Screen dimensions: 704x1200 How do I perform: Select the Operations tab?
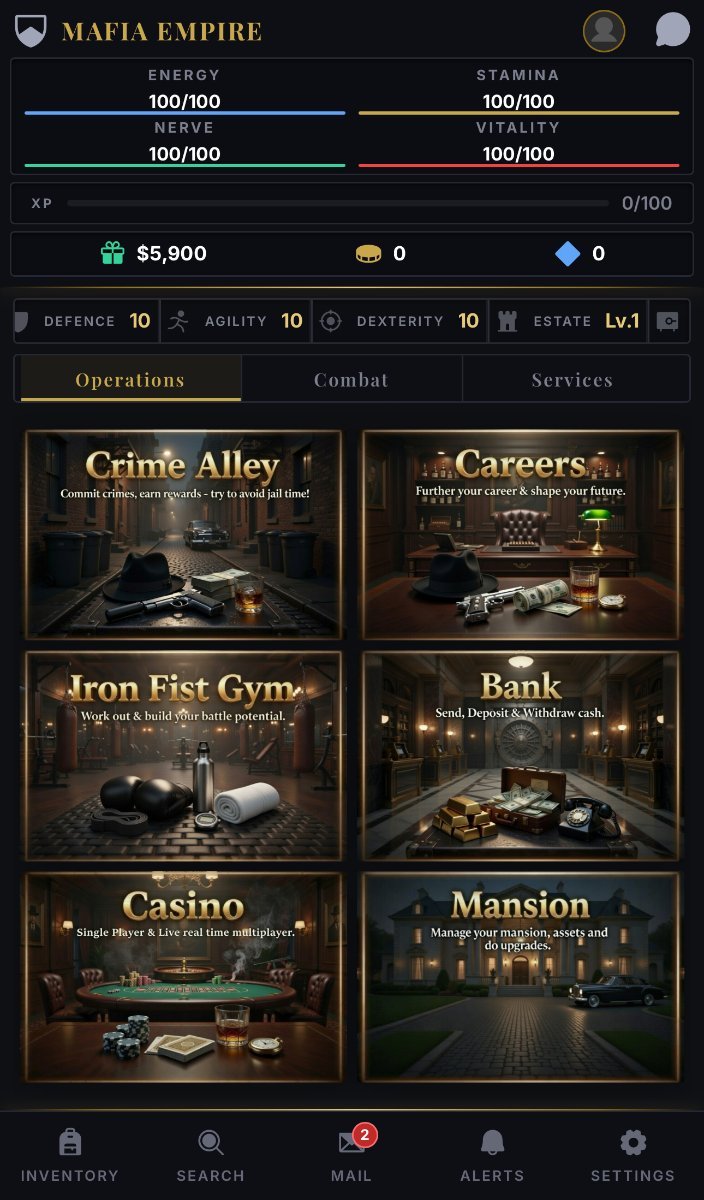click(130, 380)
